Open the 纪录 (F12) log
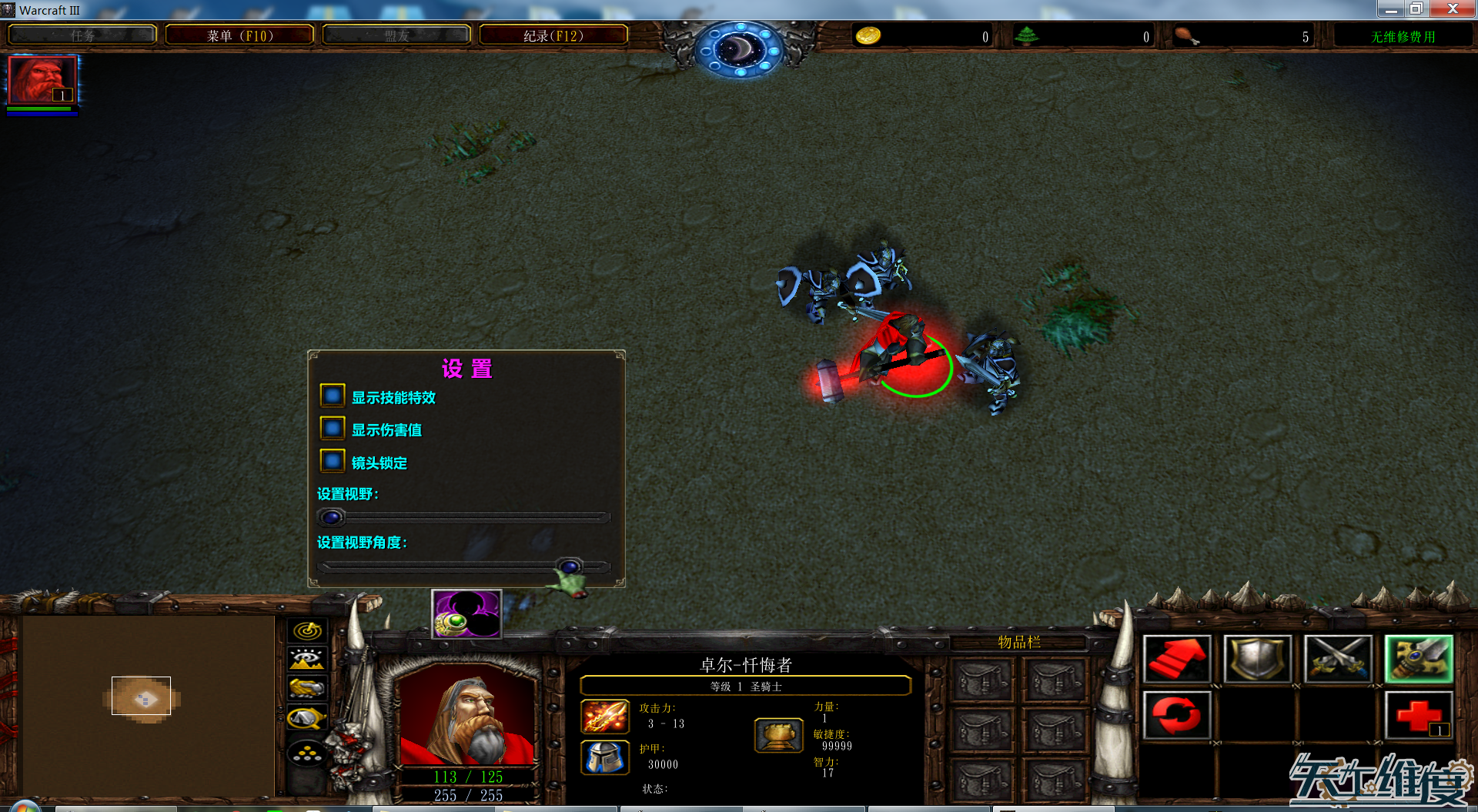 coord(553,35)
